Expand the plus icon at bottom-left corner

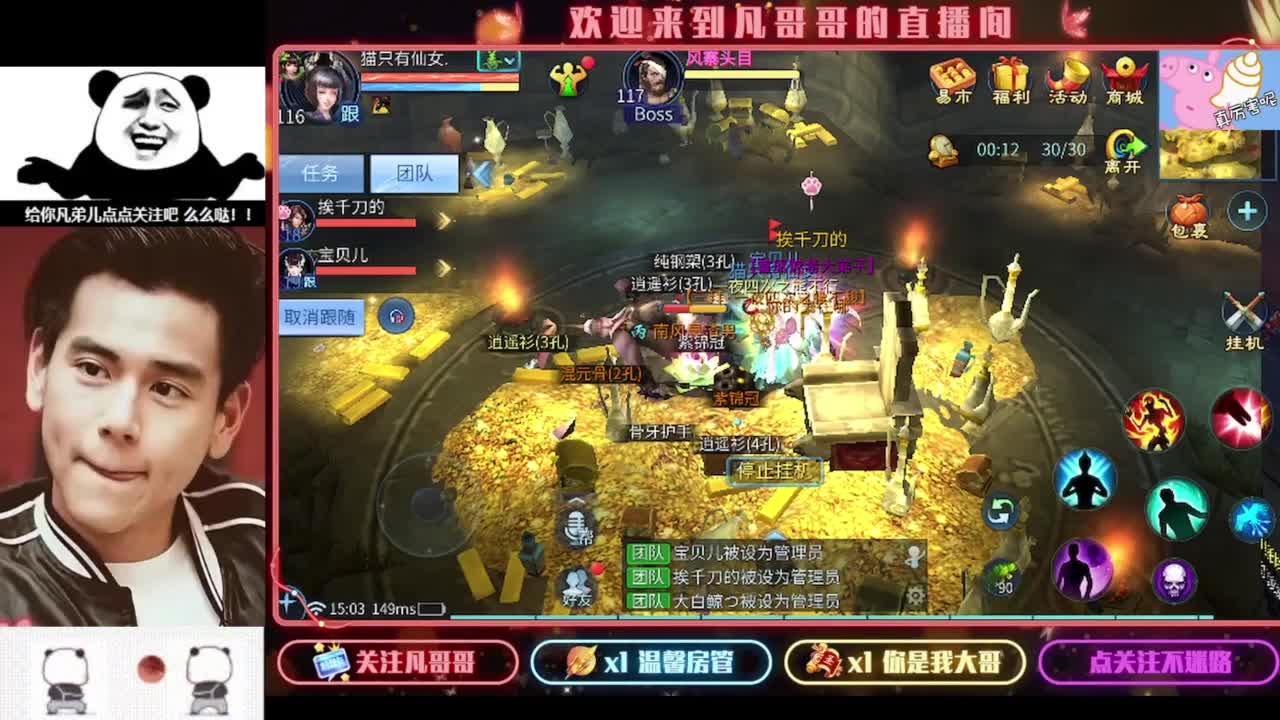click(x=288, y=601)
